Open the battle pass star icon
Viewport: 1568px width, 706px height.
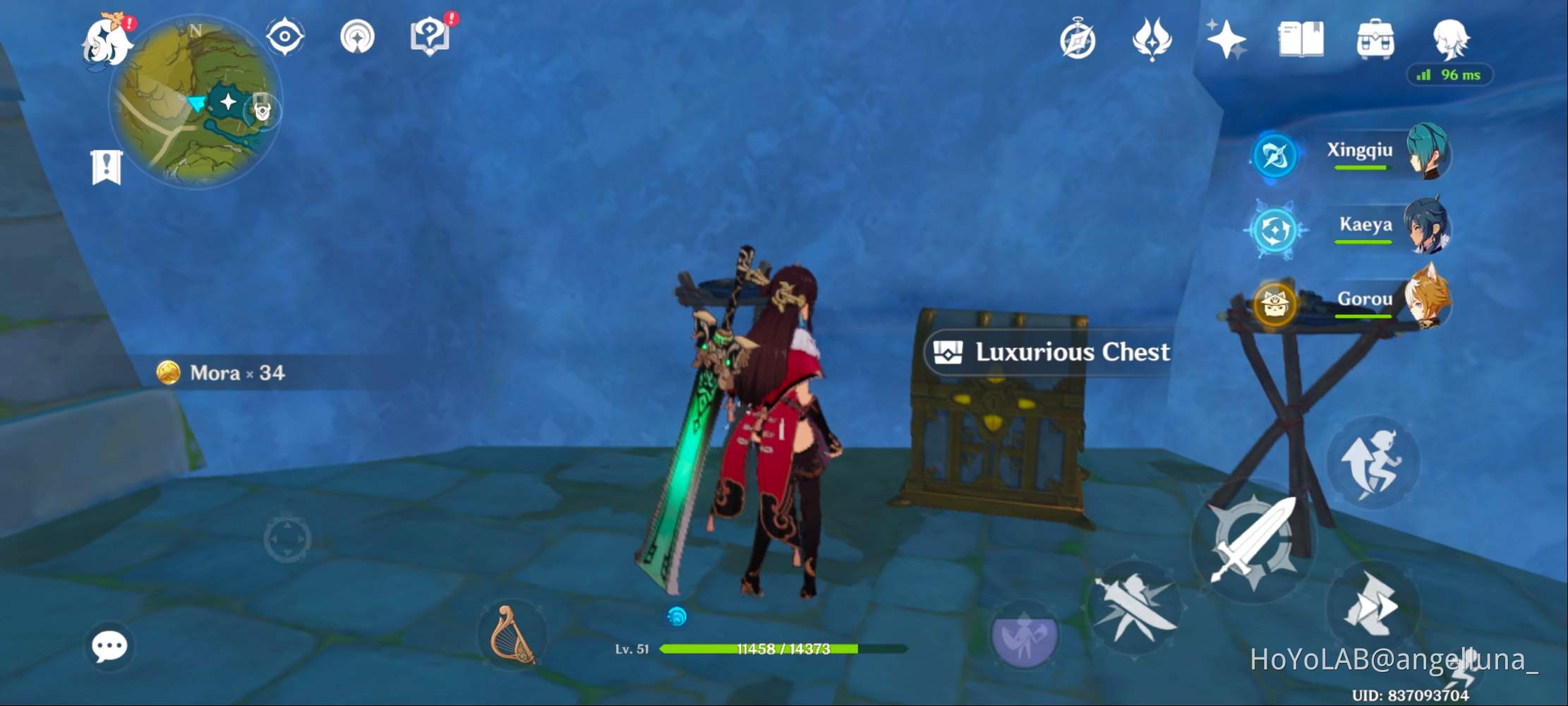click(1226, 39)
